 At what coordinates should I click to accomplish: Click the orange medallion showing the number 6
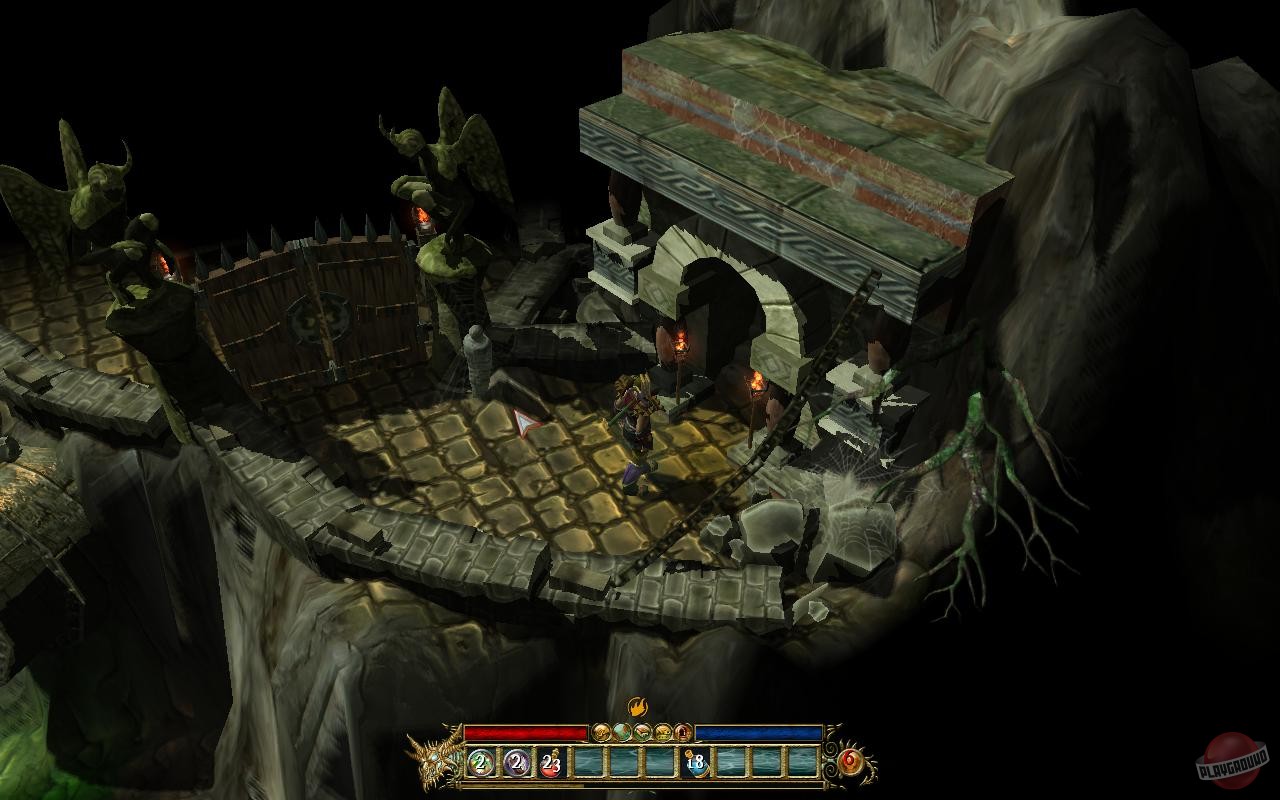click(x=851, y=760)
